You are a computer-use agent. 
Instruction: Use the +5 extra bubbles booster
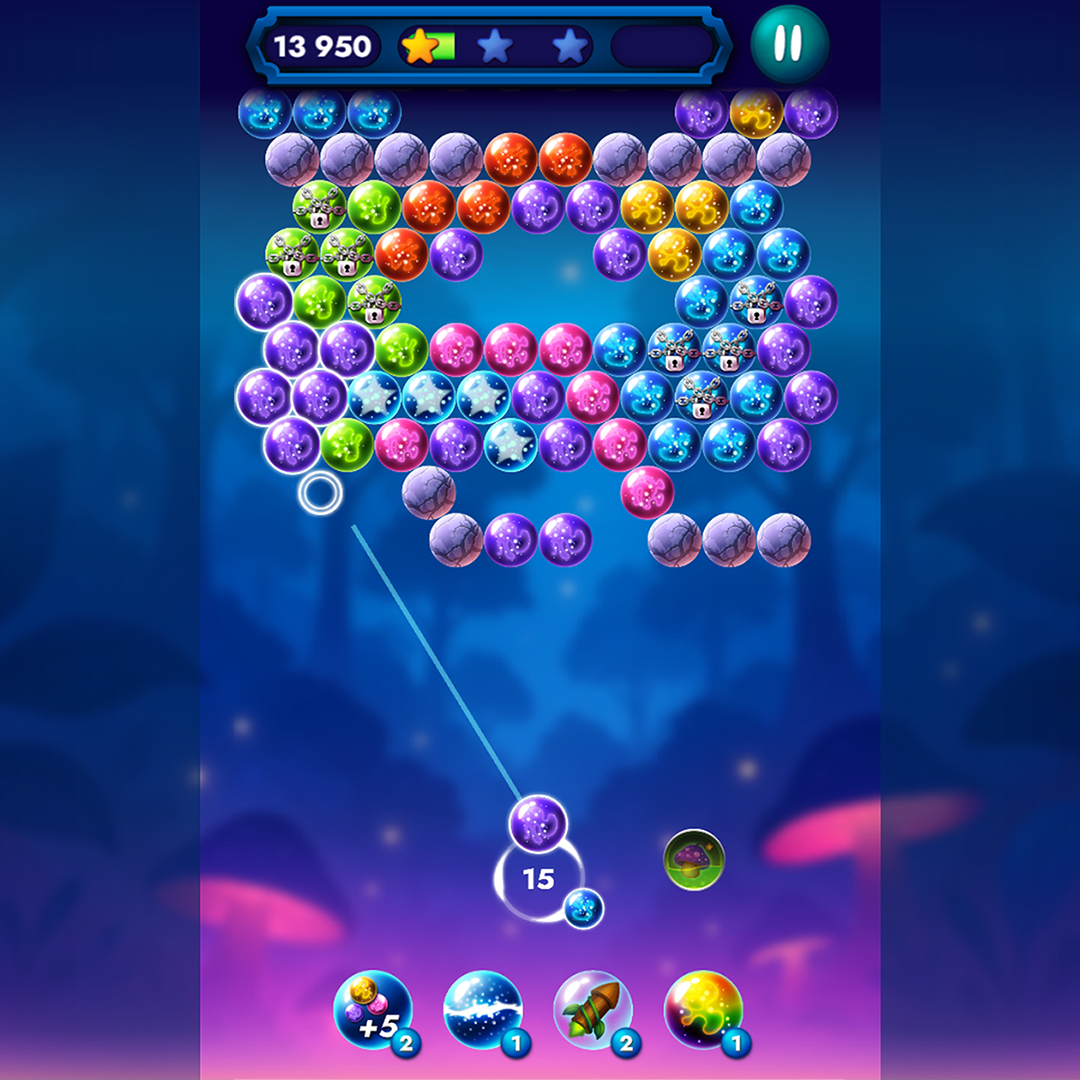(373, 1010)
